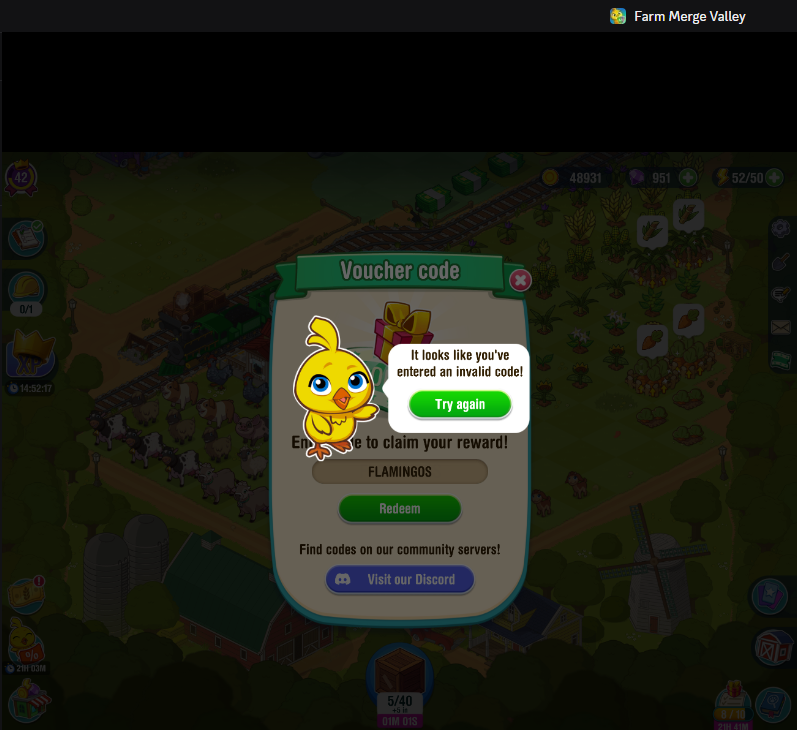Open the market stall shop icon
Screen dimensions: 797x730
click(x=26, y=700)
